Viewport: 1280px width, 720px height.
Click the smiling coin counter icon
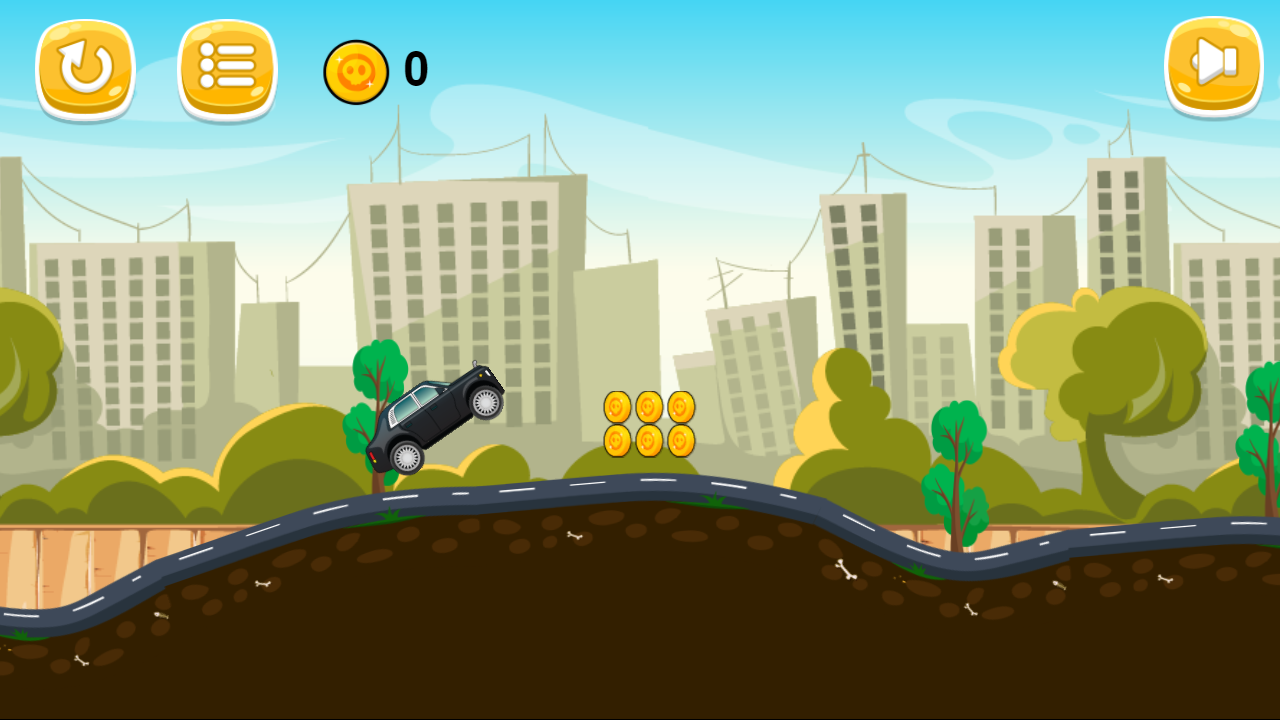[356, 71]
